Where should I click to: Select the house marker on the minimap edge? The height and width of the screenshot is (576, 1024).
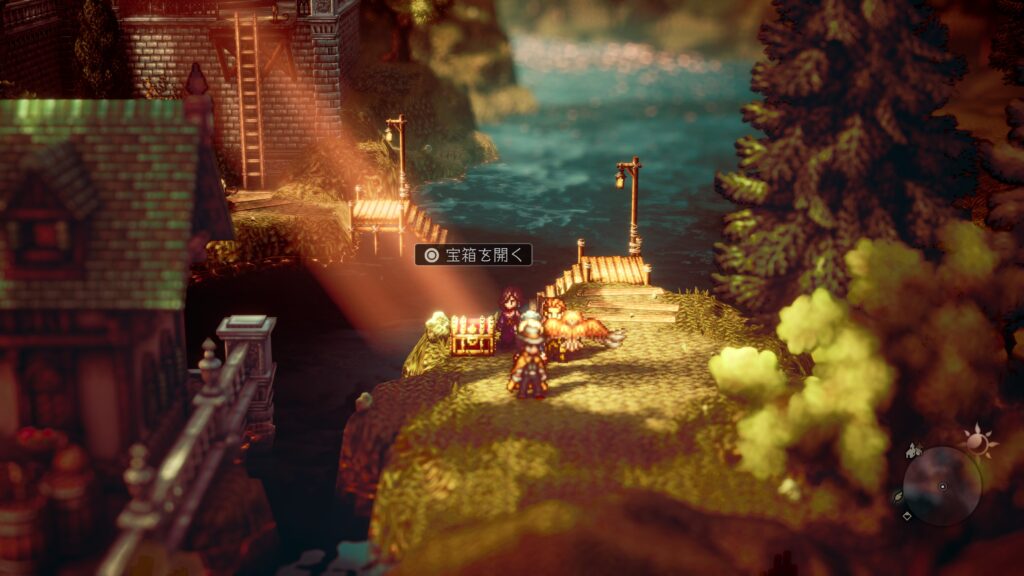[x=911, y=453]
